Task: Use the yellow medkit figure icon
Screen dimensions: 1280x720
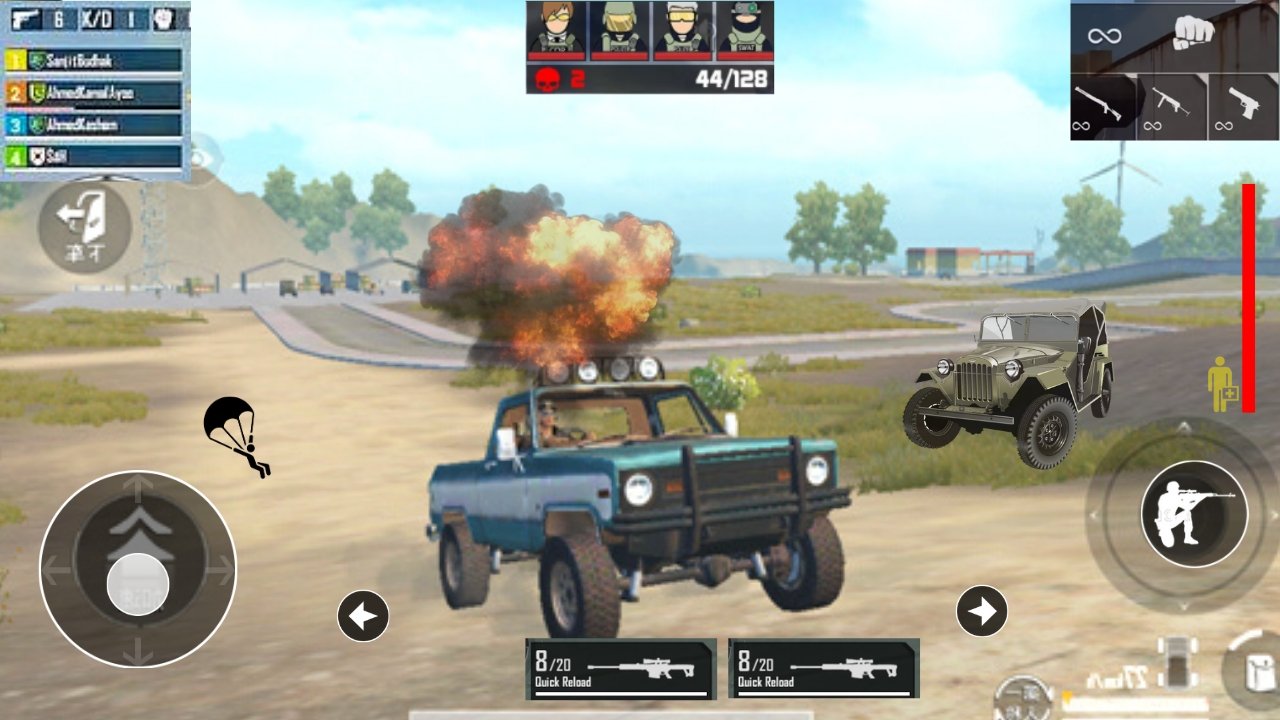Action: coord(1220,386)
